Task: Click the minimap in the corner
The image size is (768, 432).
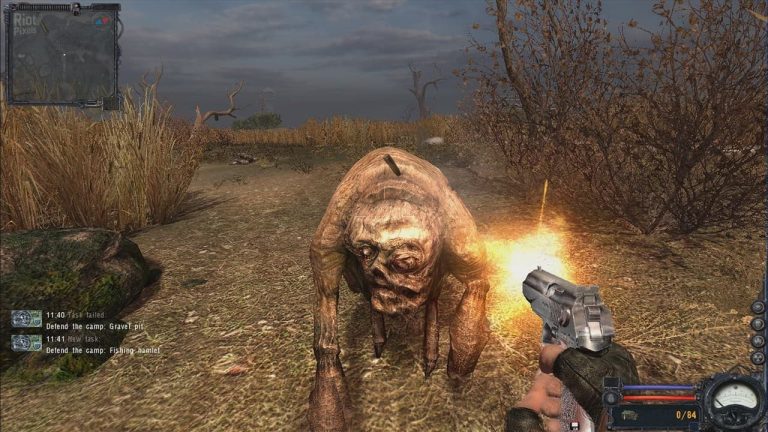Action: click(x=62, y=55)
